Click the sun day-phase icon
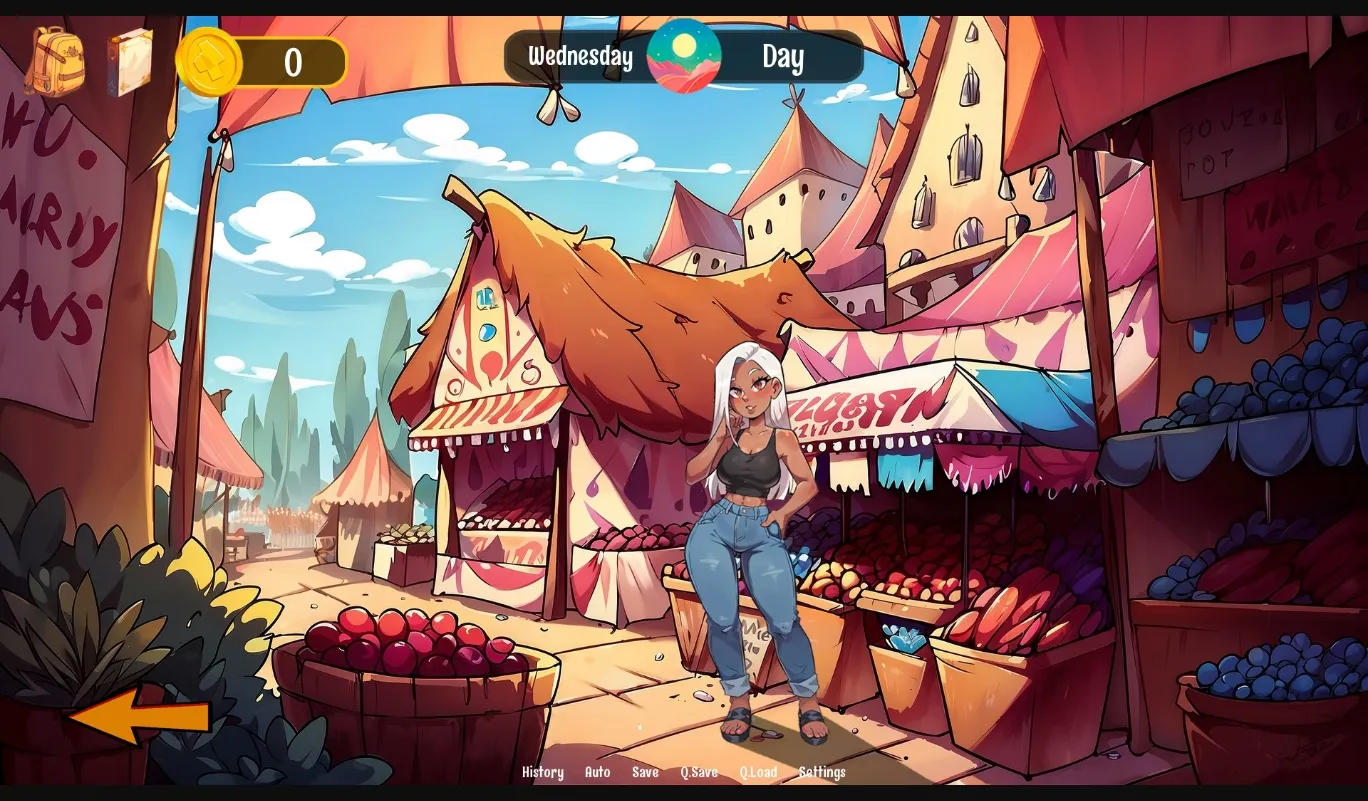Image resolution: width=1368 pixels, height=801 pixels. click(x=685, y=58)
